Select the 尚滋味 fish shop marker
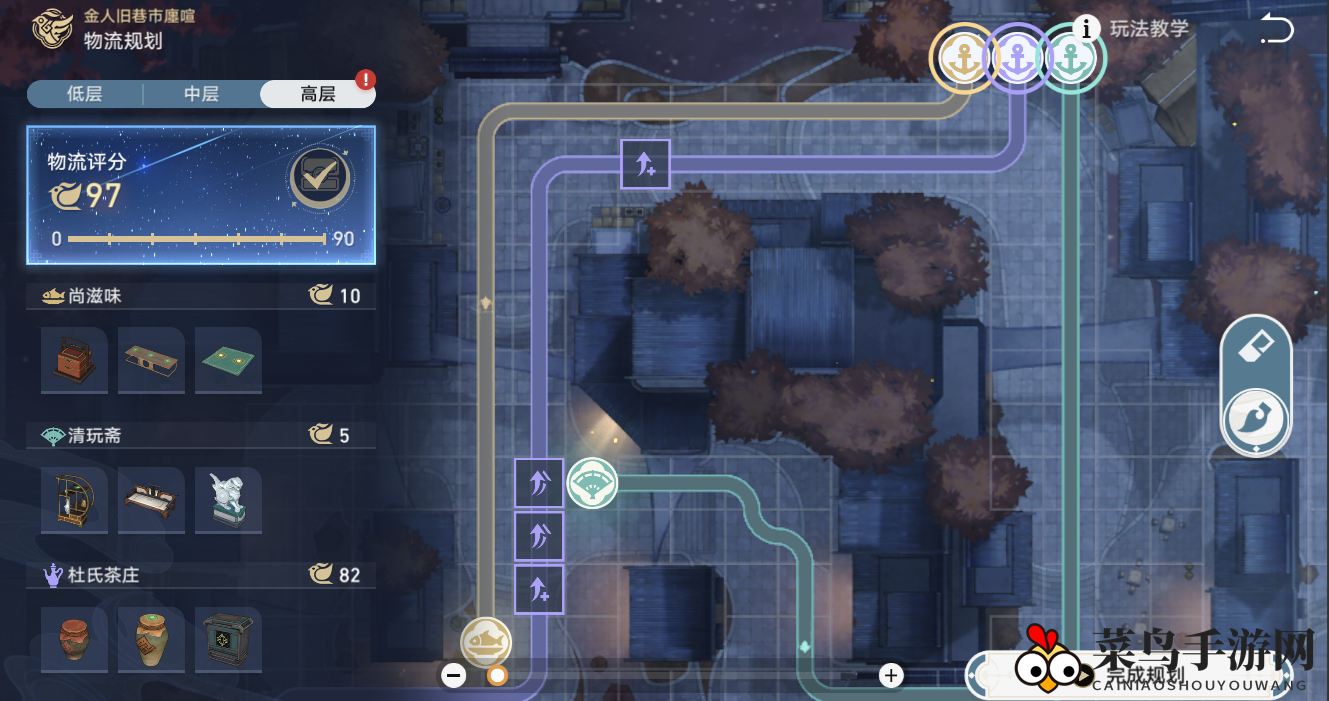Image resolution: width=1329 pixels, height=701 pixels. point(486,642)
